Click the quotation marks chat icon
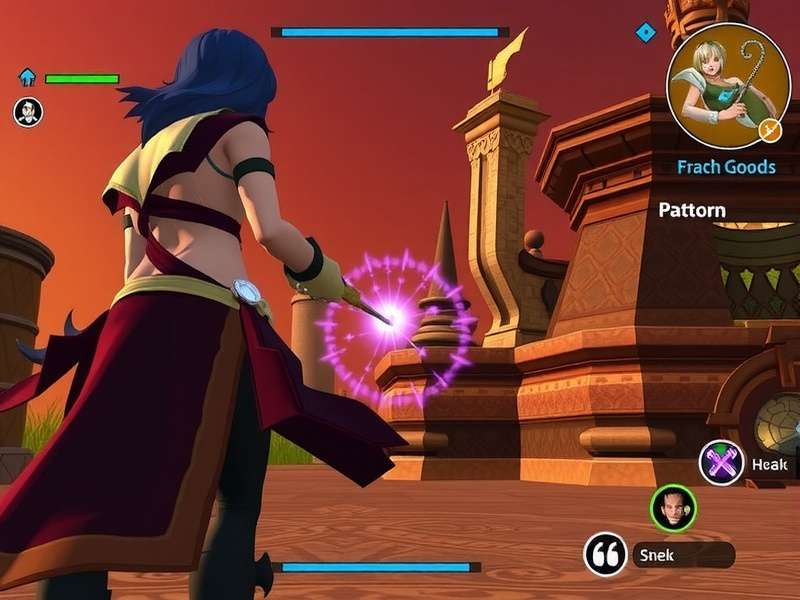This screenshot has width=800, height=600. [x=606, y=554]
